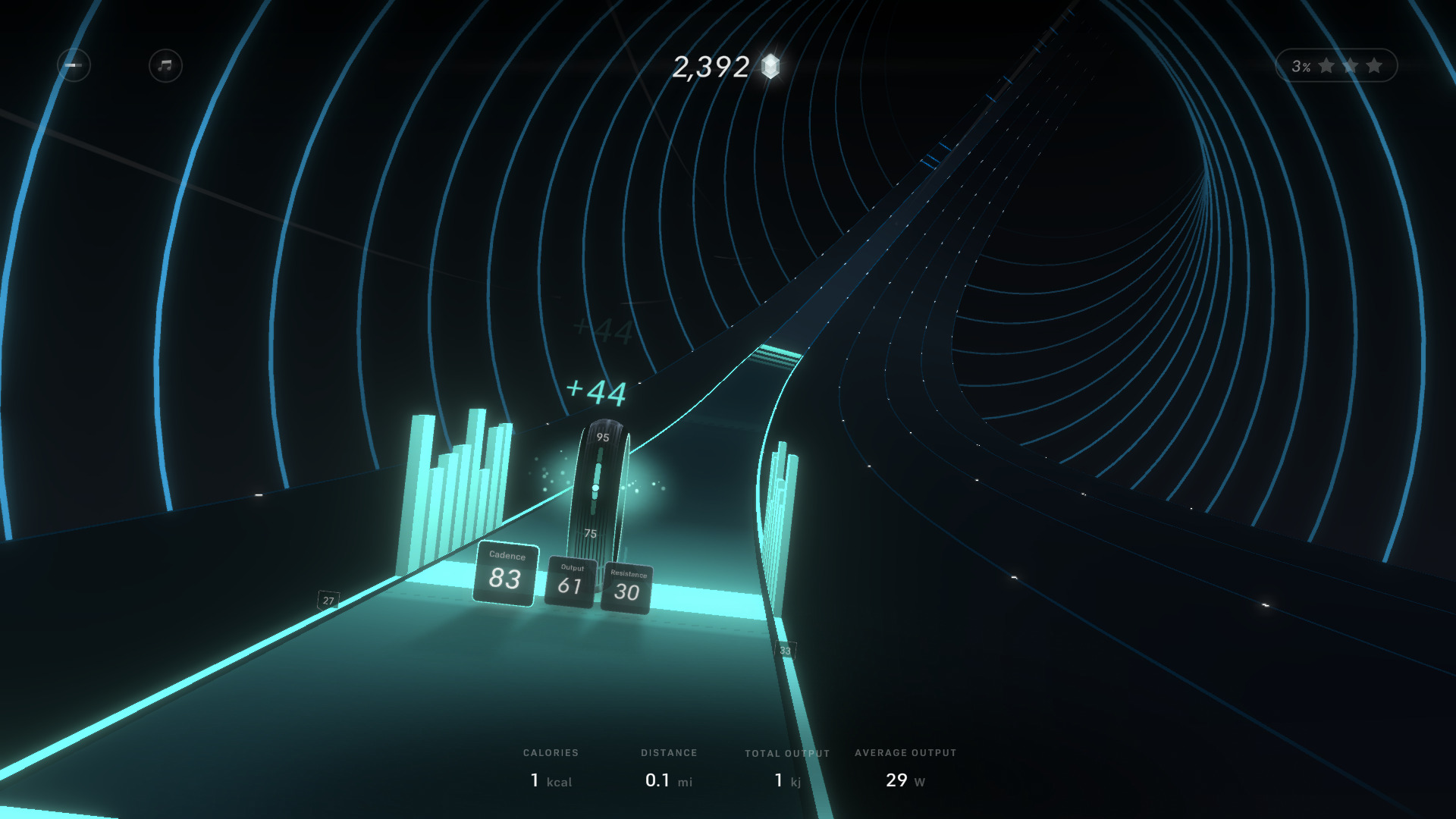Click the cadence marker dot on the breaker pillar
Image resolution: width=1456 pixels, height=819 pixels.
[x=597, y=487]
